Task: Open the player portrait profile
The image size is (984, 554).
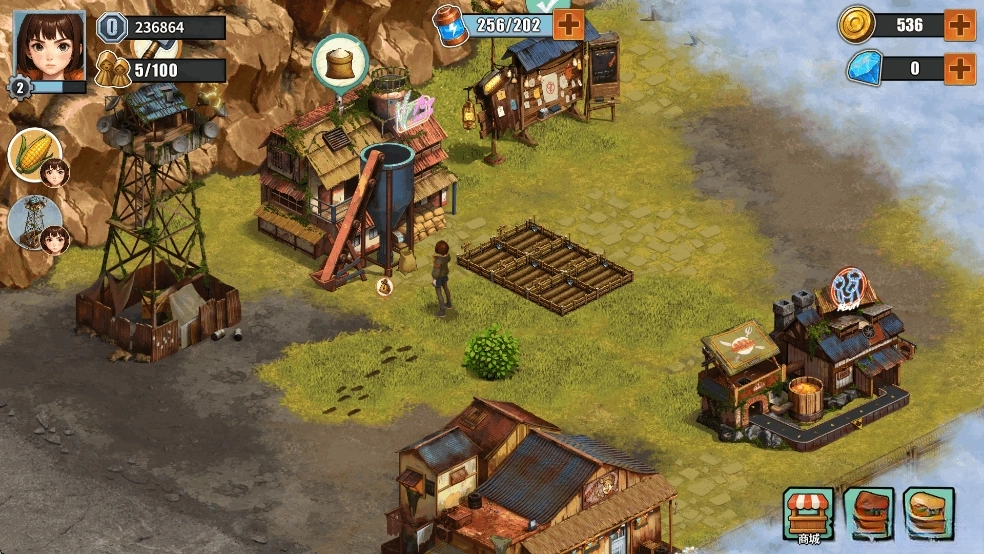Action: [x=49, y=46]
